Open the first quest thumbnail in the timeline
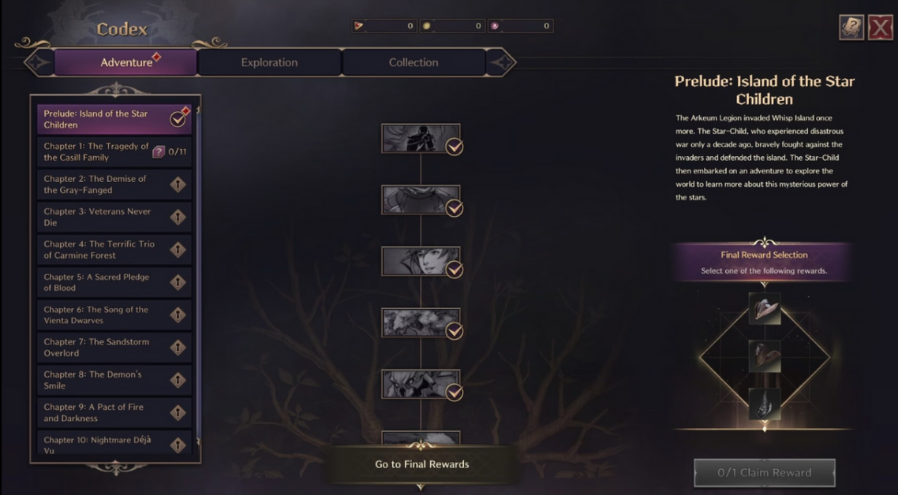The height and width of the screenshot is (495, 900). (x=421, y=139)
